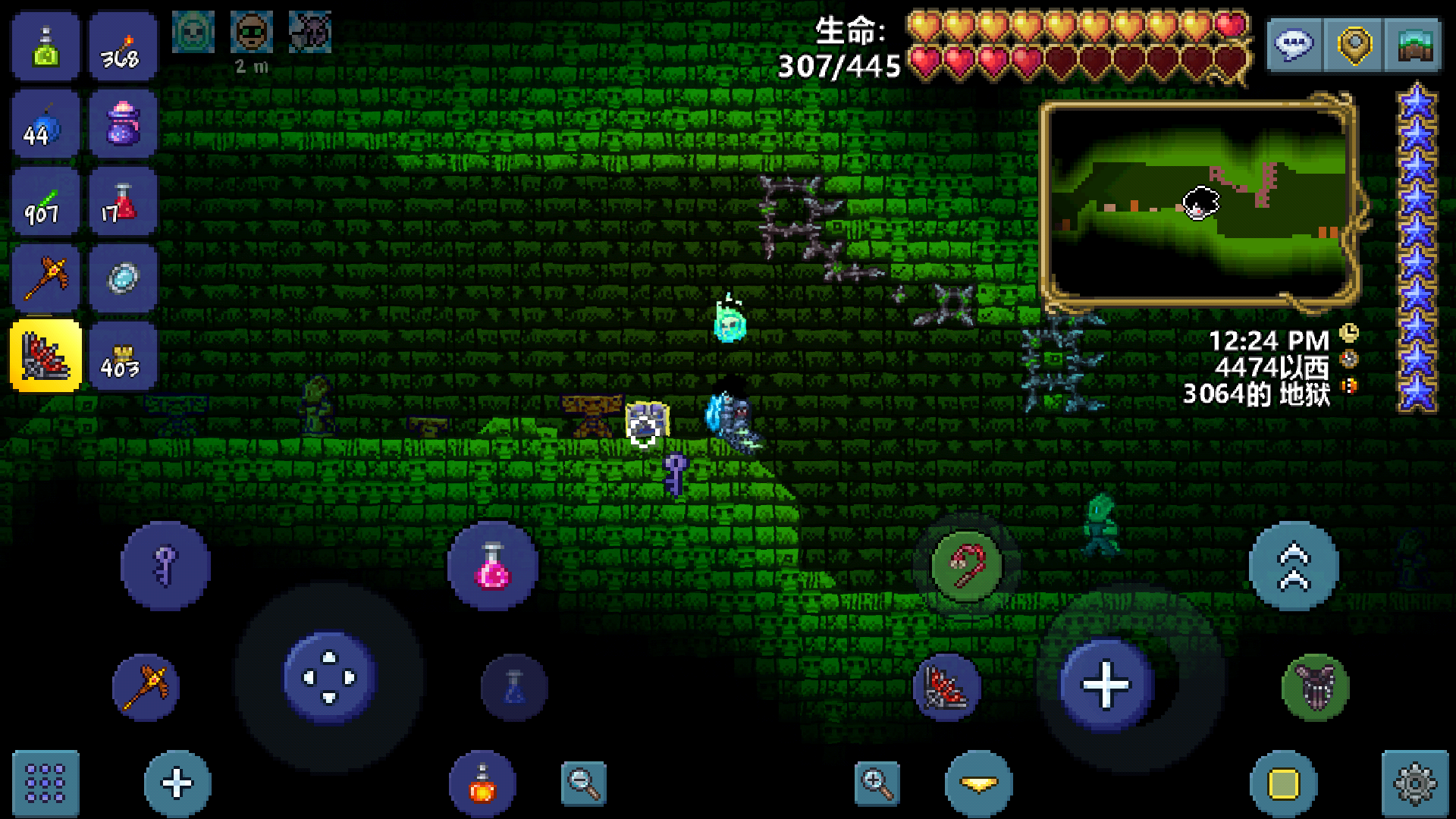This screenshot has width=1456, height=819.
Task: Open the chat speech bubble
Action: (x=1294, y=45)
